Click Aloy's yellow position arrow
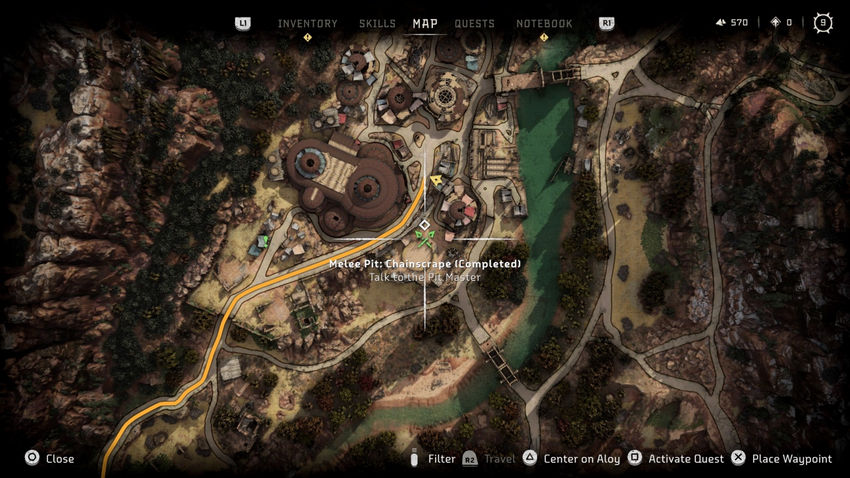Image resolution: width=850 pixels, height=478 pixels. coord(437,180)
